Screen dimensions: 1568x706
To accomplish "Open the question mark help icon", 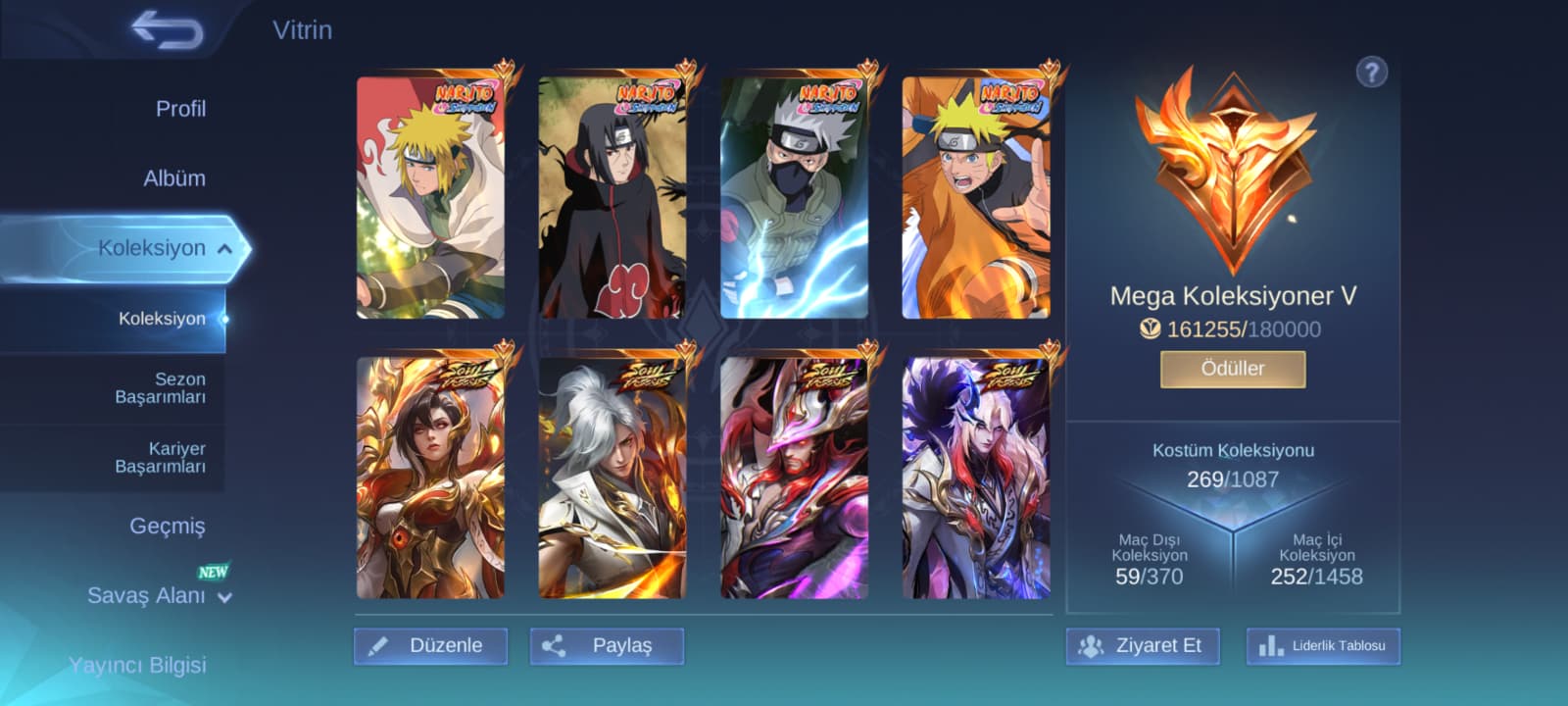I will point(1371,72).
